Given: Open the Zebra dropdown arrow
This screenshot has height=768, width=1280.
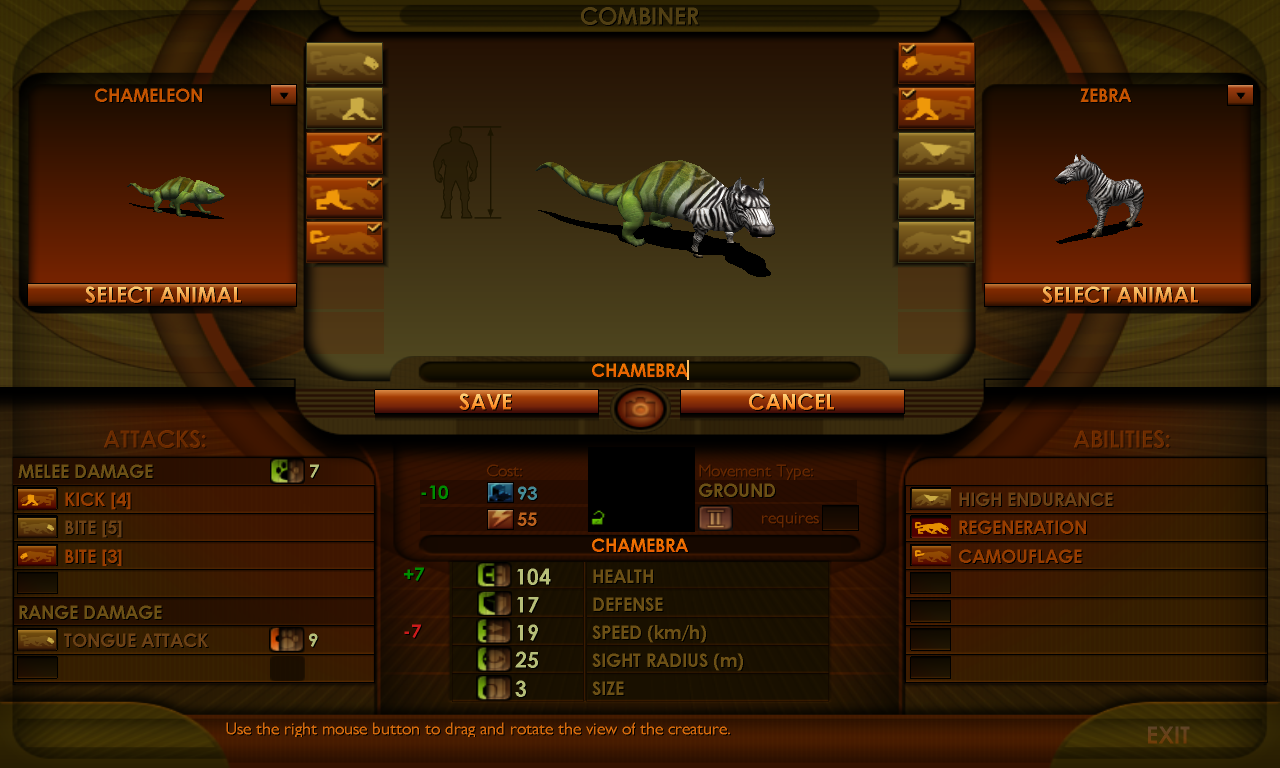Looking at the screenshot, I should pos(1240,95).
